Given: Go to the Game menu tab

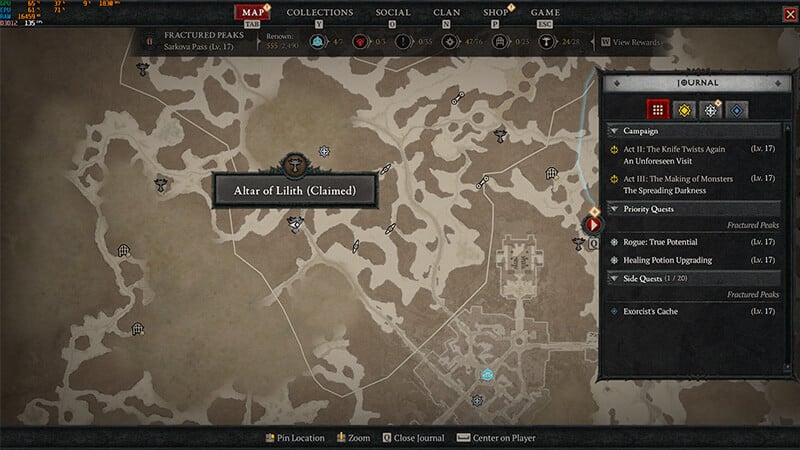Looking at the screenshot, I should 545,13.
